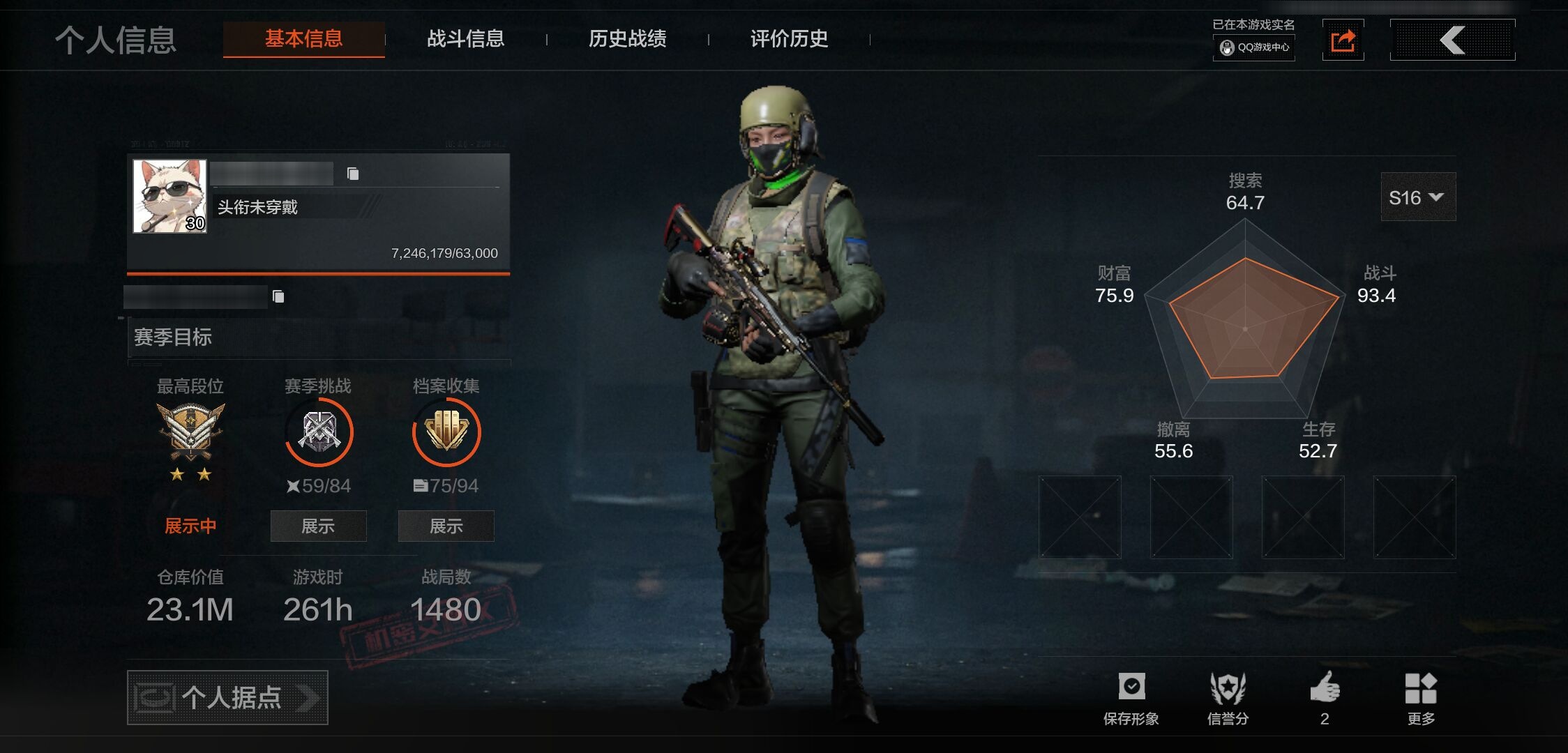Open the 战斗信息 tab
Viewport: 1568px width, 753px height.
click(x=465, y=39)
